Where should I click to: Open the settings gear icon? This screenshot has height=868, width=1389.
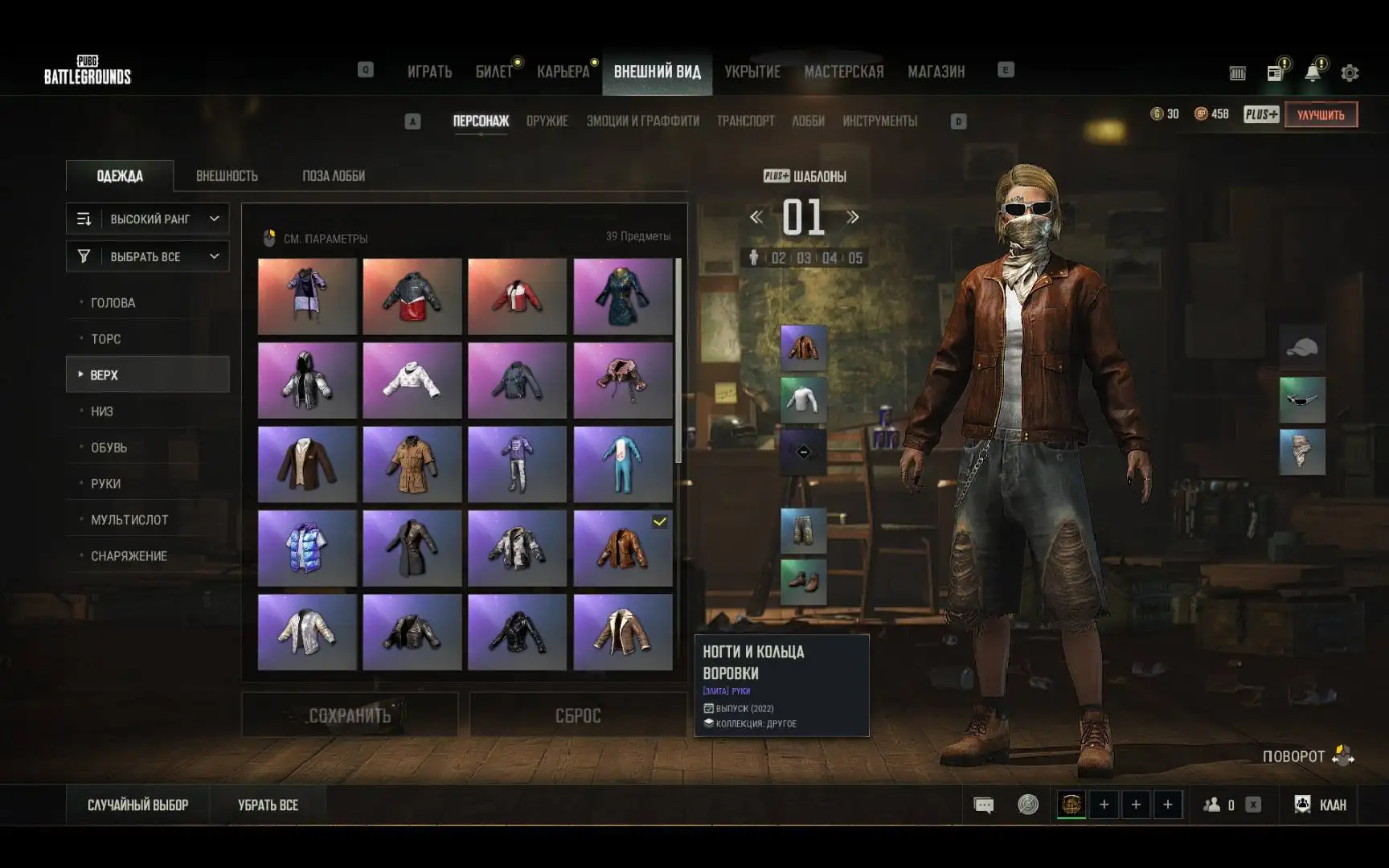pos(1350,73)
